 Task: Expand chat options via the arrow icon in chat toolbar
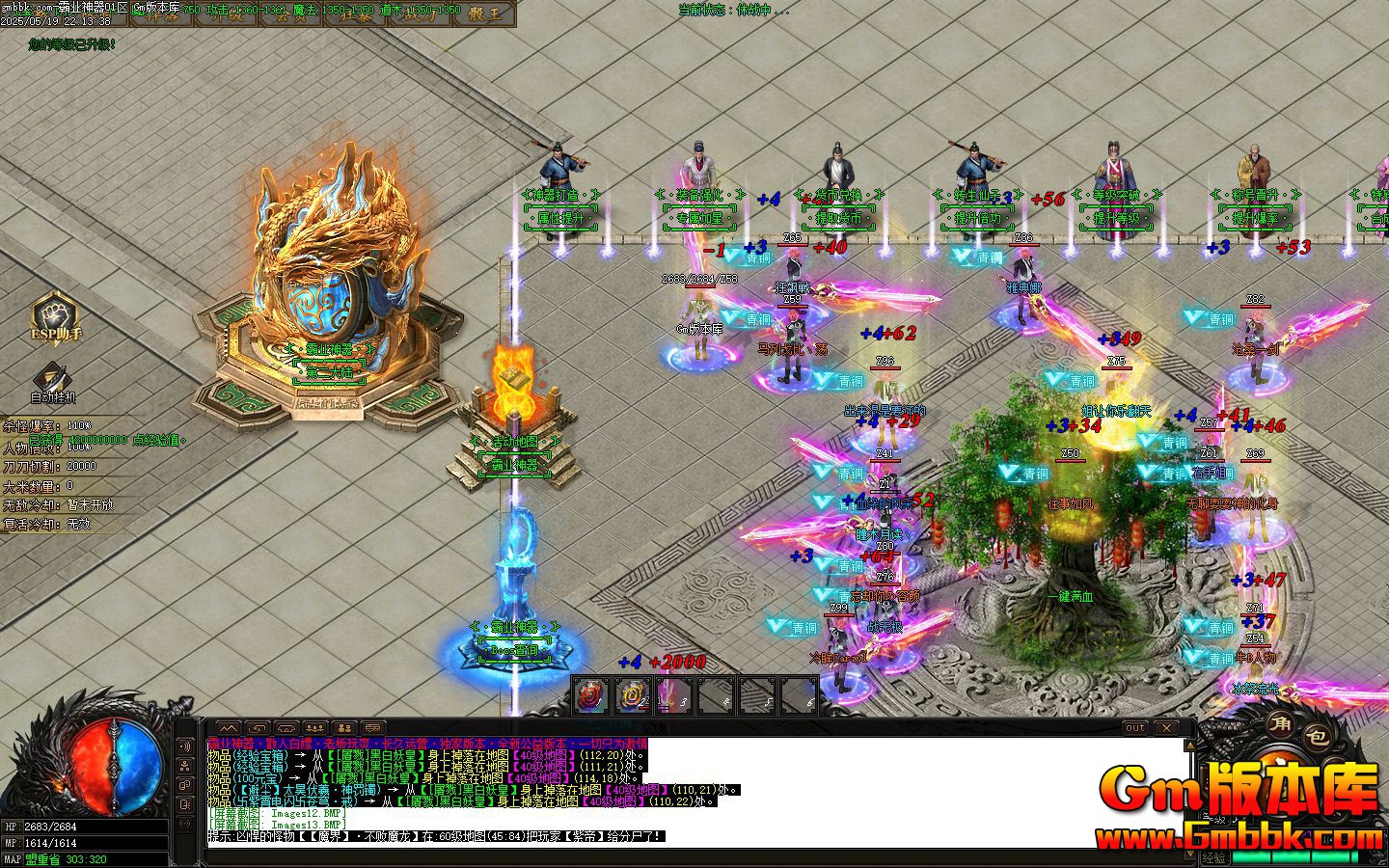[x=258, y=728]
